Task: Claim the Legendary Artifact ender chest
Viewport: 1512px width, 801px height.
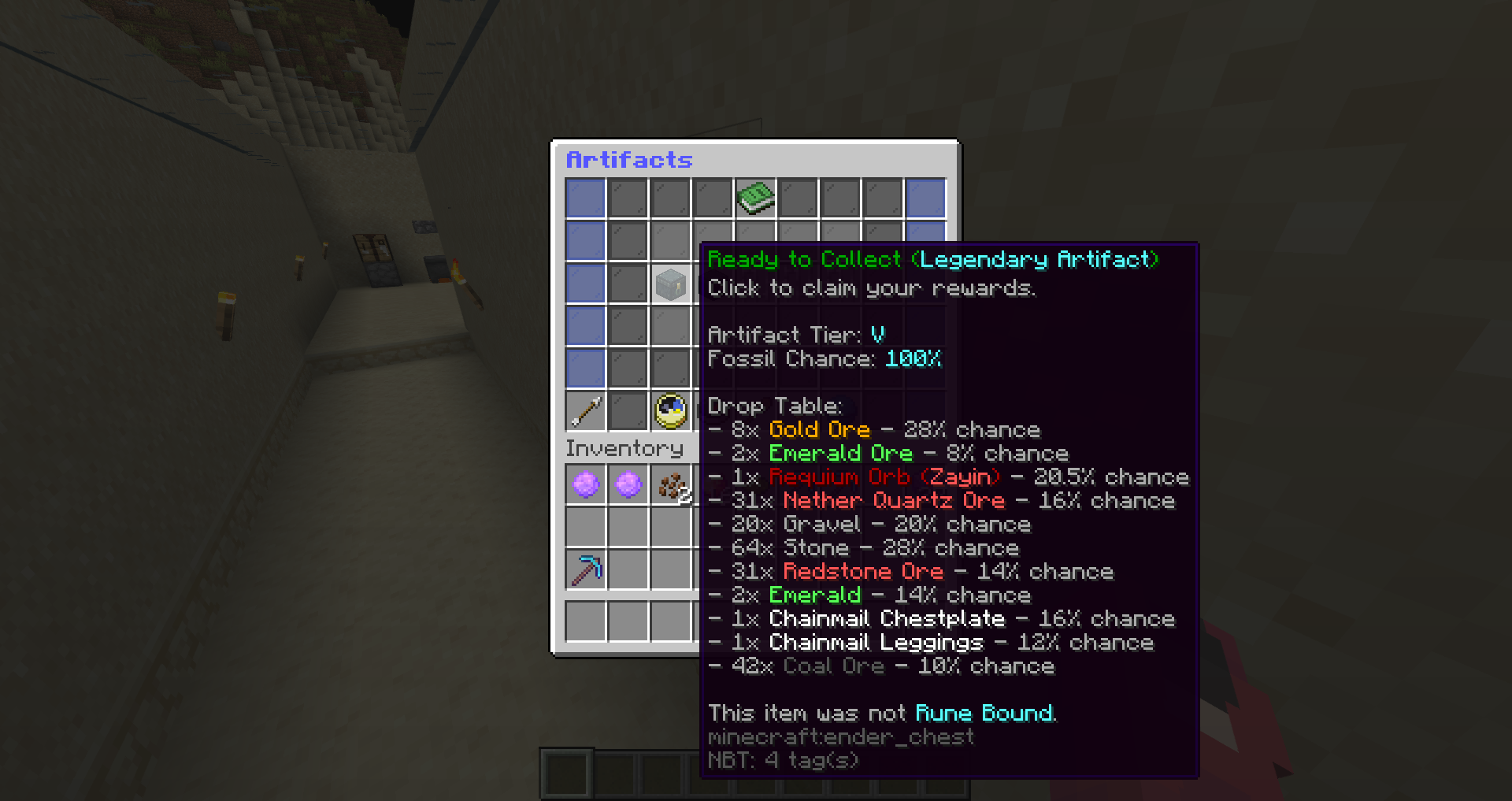Action: (670, 284)
